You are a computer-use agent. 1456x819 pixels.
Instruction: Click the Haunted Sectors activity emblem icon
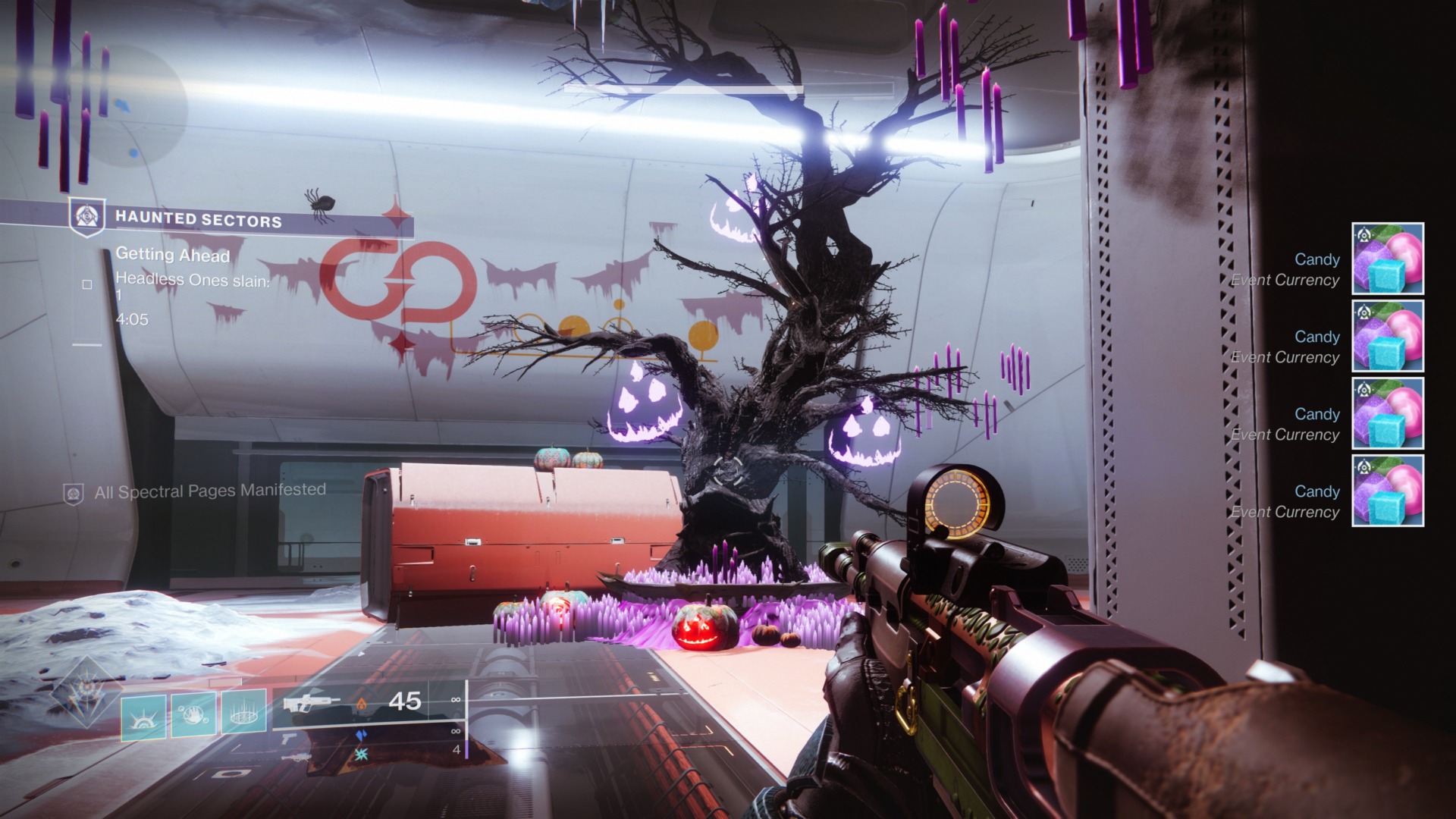(x=86, y=215)
